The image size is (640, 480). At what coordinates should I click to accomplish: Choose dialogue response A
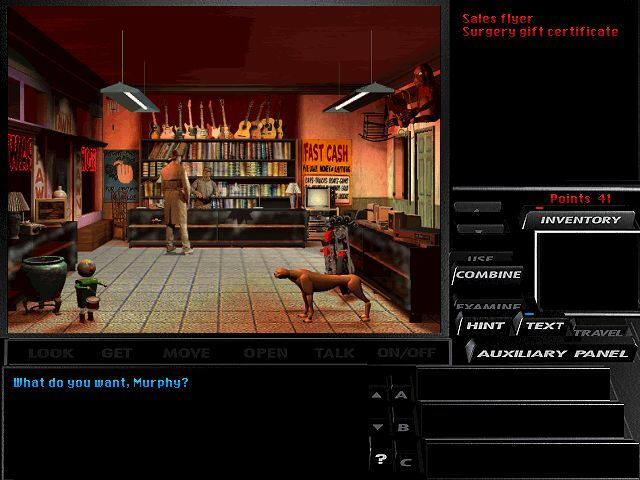[x=402, y=395]
